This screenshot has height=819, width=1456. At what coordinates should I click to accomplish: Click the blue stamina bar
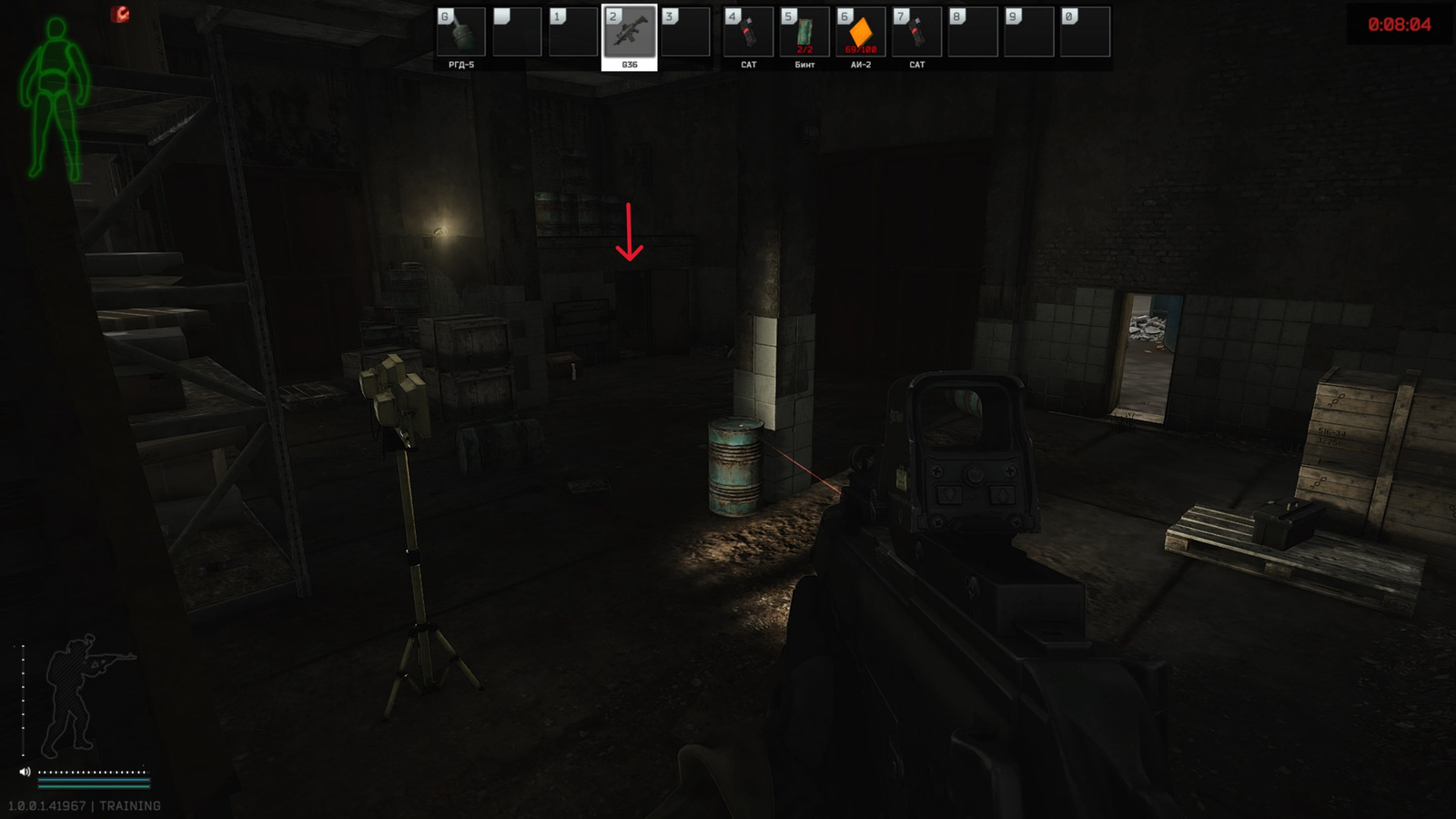(x=96, y=781)
